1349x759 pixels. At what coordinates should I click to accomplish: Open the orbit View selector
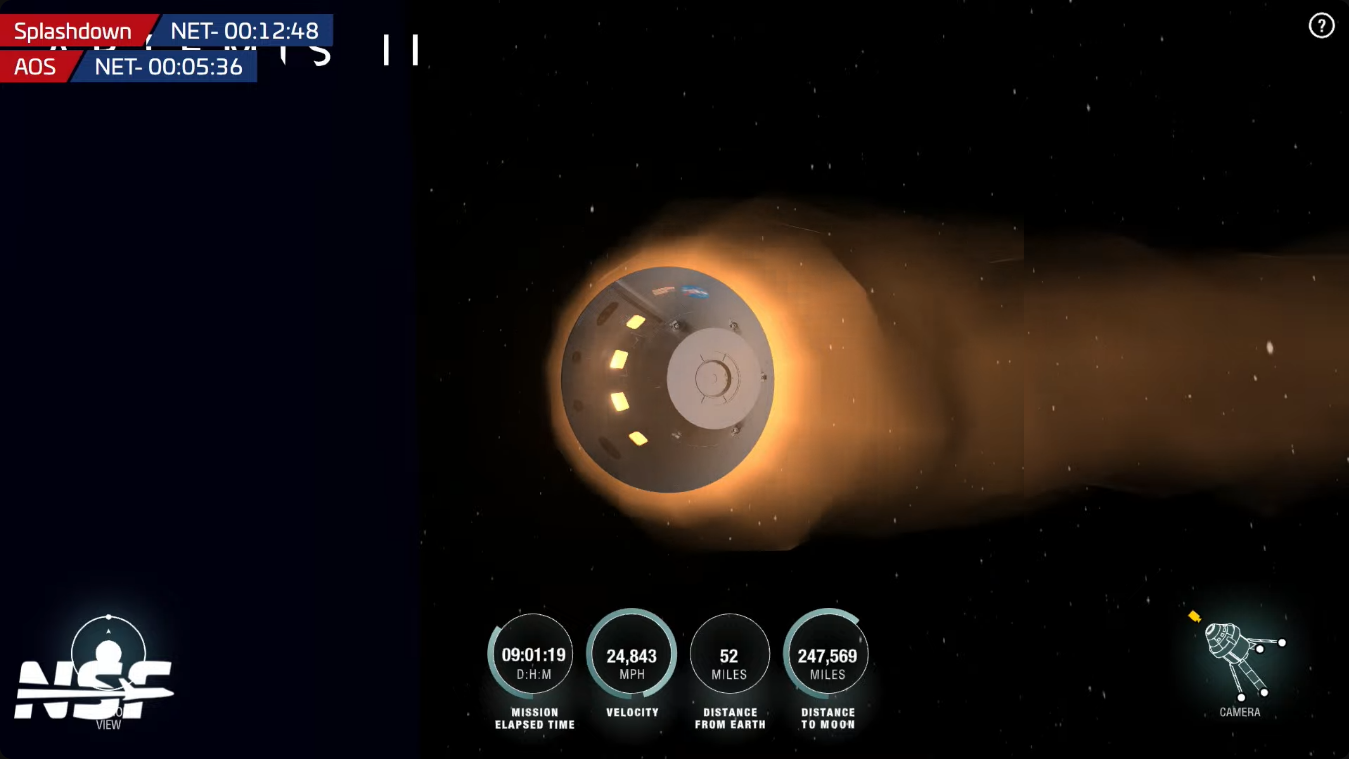tap(108, 655)
